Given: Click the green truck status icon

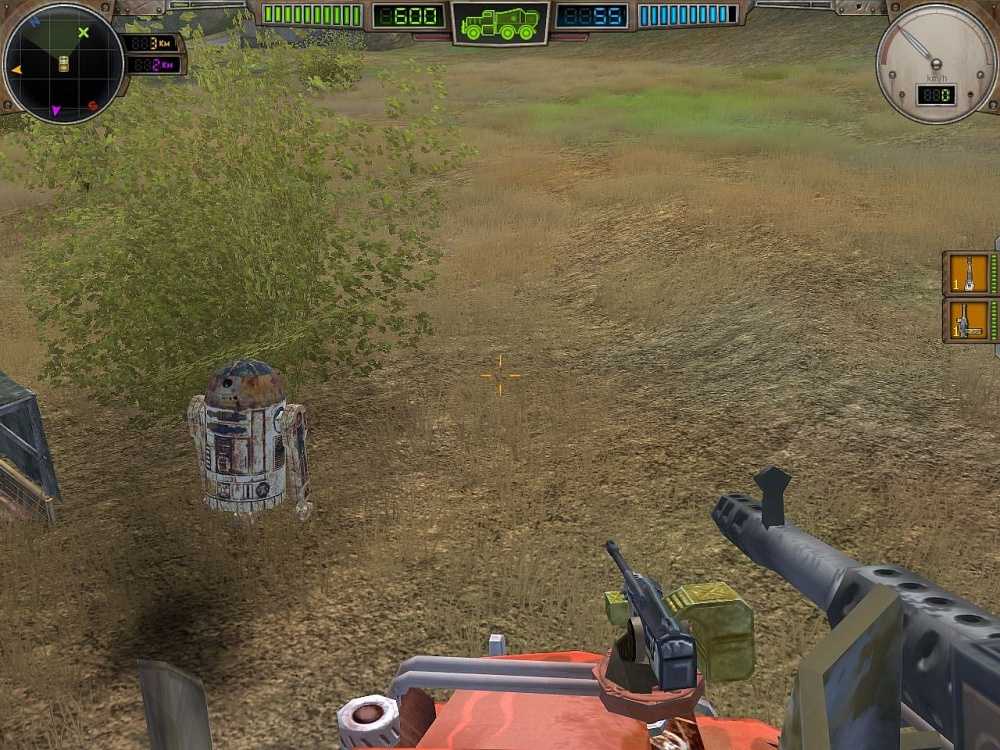Looking at the screenshot, I should pyautogui.click(x=500, y=23).
